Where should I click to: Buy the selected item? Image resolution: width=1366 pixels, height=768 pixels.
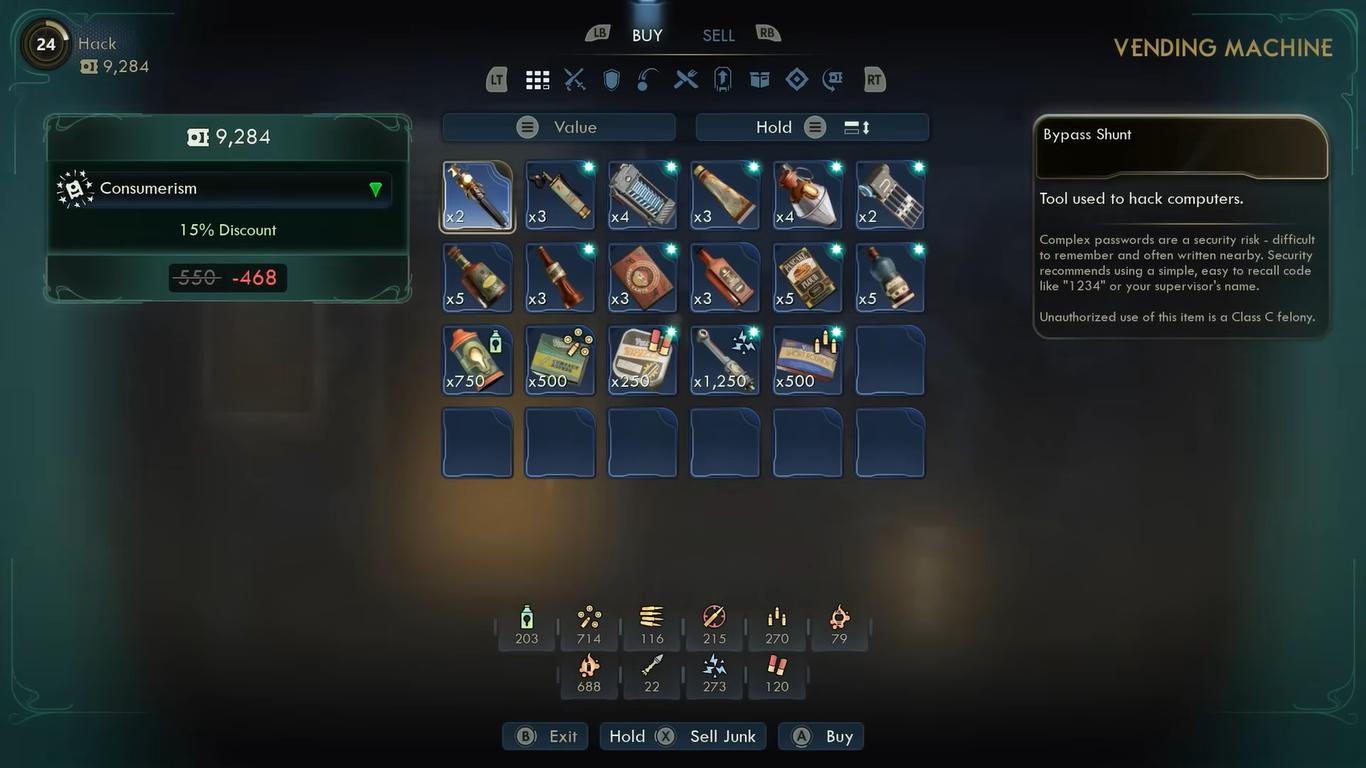tap(822, 736)
